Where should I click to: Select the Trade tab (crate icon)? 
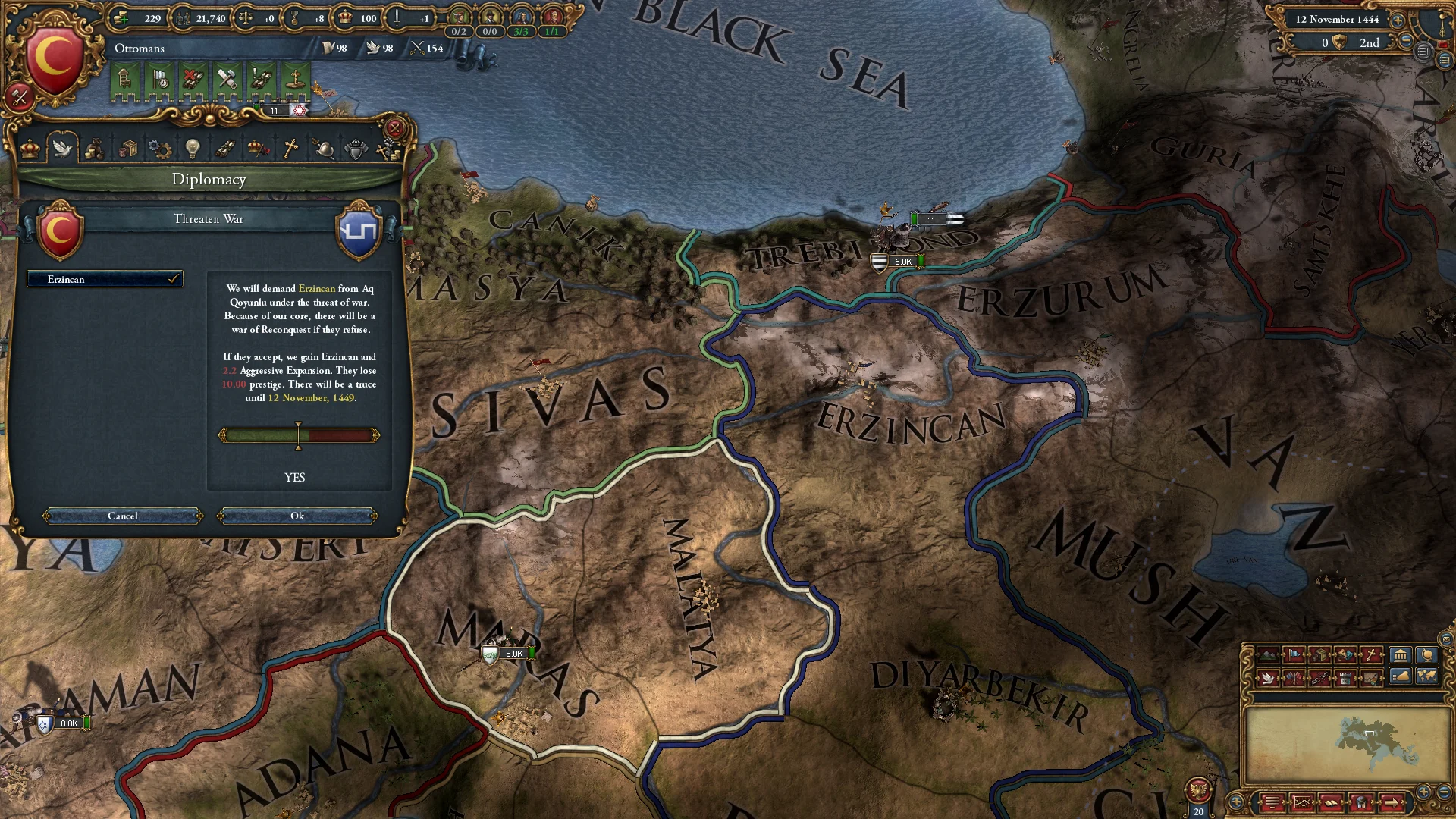[129, 149]
